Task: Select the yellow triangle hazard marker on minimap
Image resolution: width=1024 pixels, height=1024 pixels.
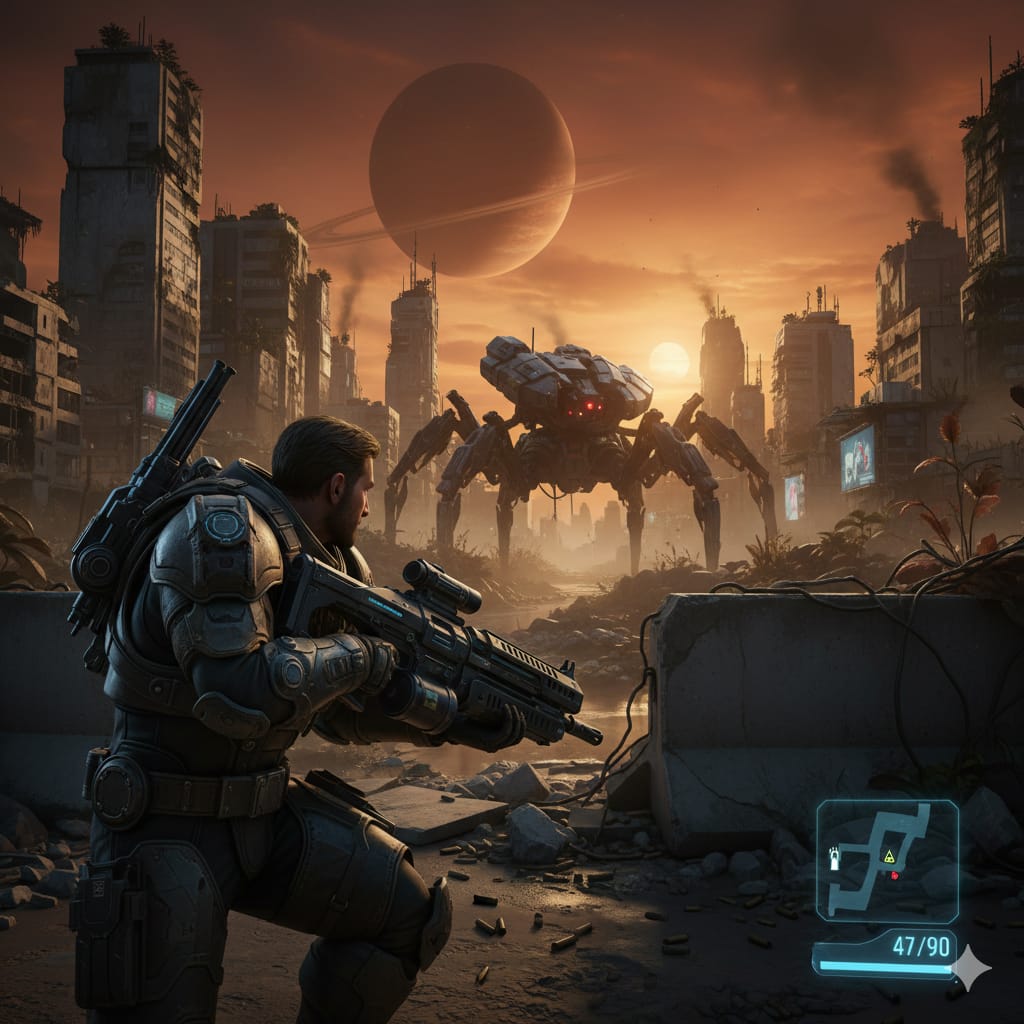Action: (x=887, y=856)
